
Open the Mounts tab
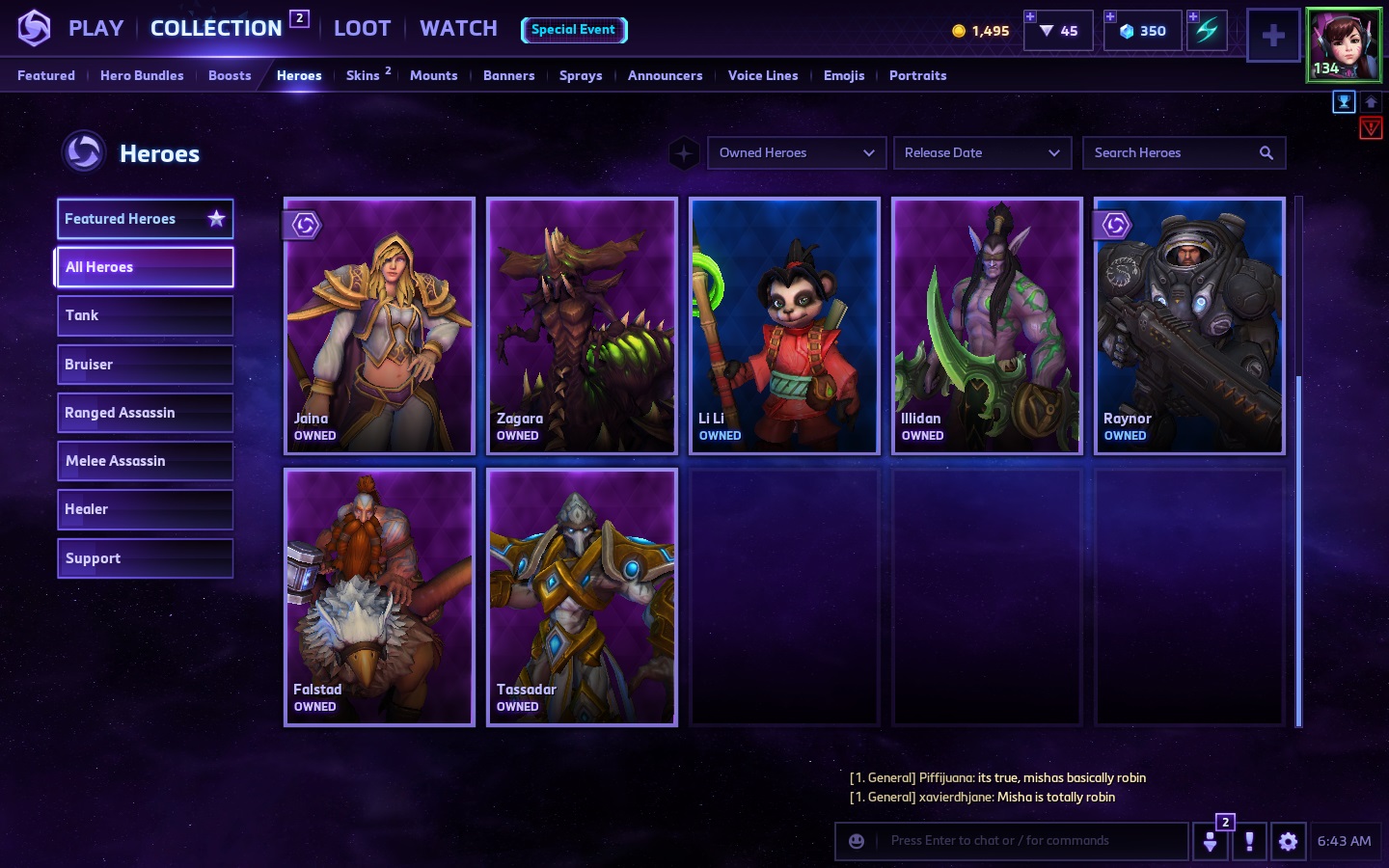pyautogui.click(x=433, y=75)
